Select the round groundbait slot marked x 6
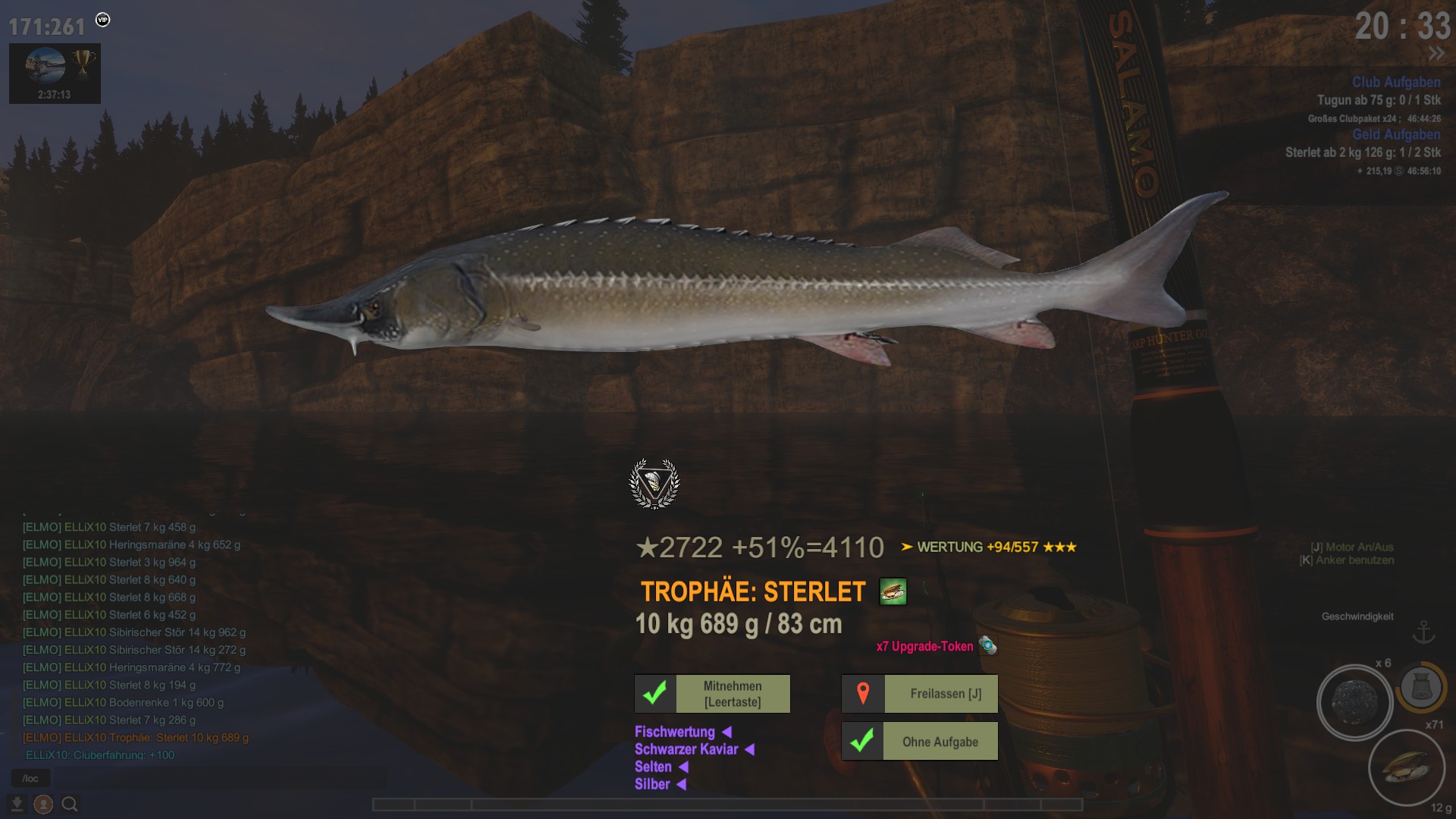This screenshot has width=1456, height=819. pyautogui.click(x=1354, y=702)
